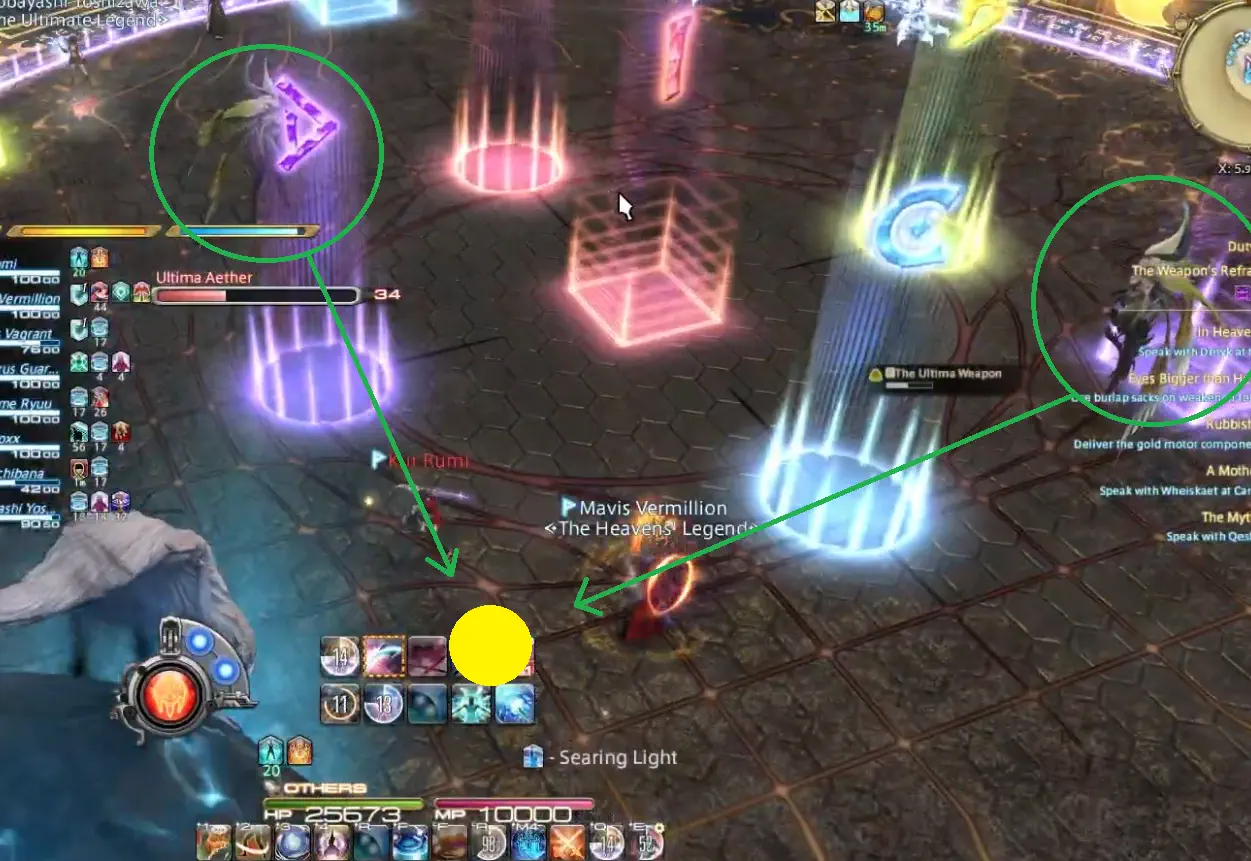Image resolution: width=1251 pixels, height=861 pixels.
Task: Show the Mother quest in tracker
Action: point(1227,470)
